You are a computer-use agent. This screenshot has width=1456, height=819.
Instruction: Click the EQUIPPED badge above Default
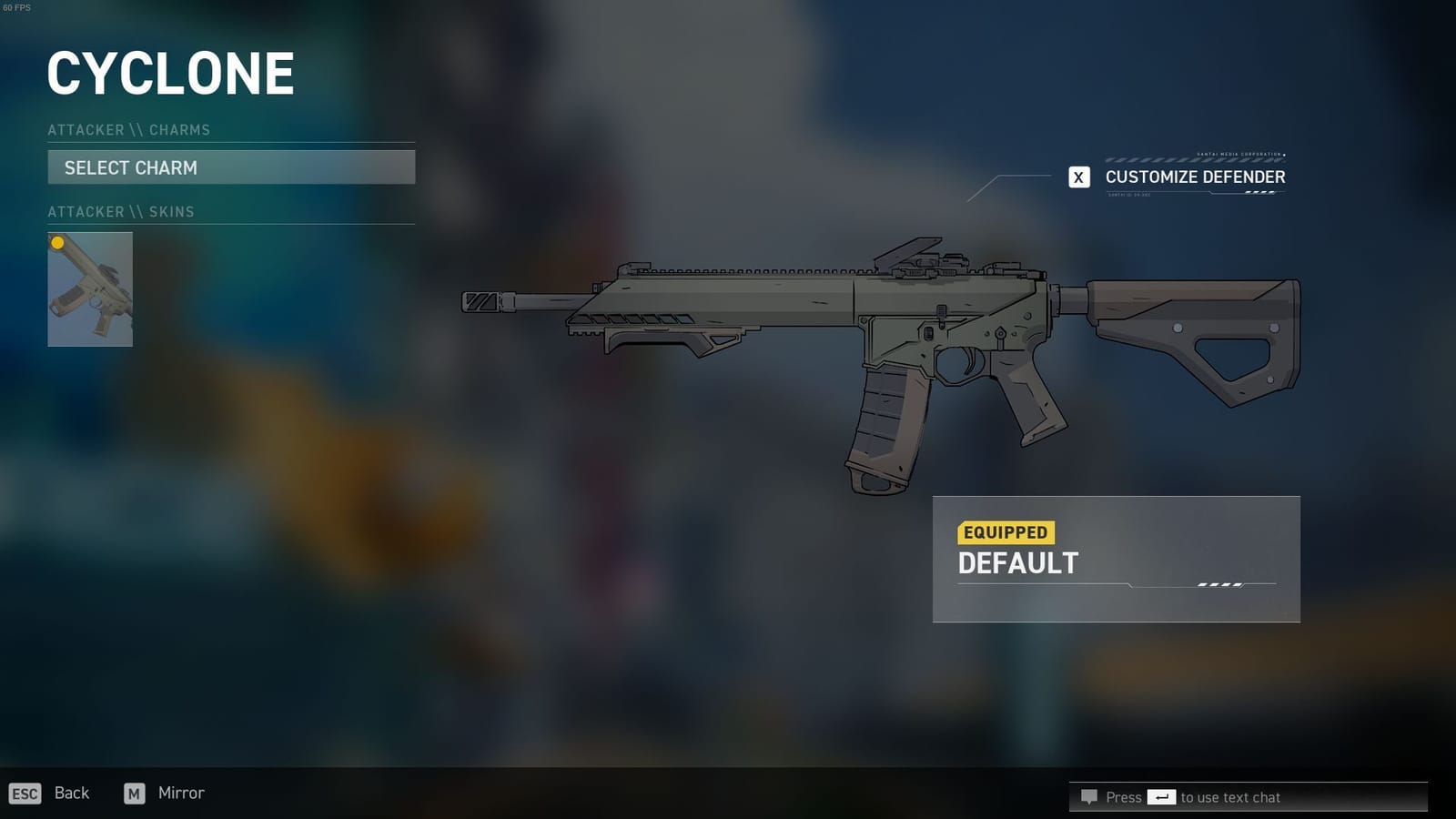click(1006, 532)
